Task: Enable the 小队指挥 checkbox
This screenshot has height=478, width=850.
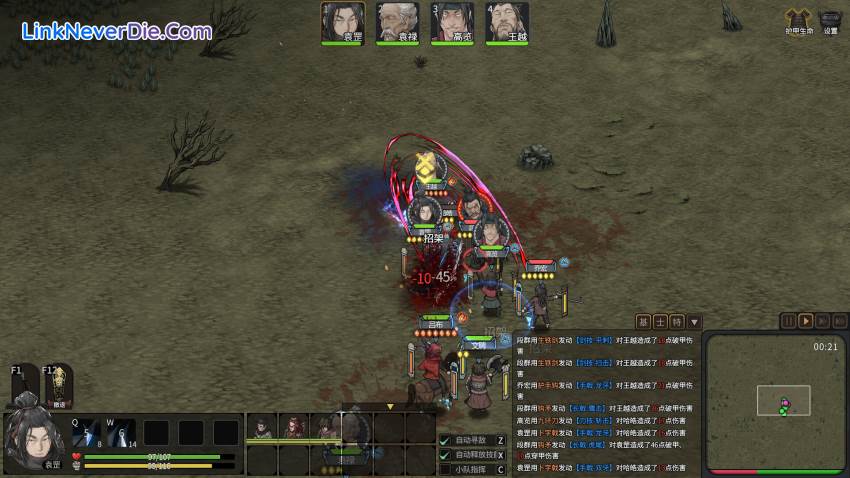Action: tap(445, 469)
